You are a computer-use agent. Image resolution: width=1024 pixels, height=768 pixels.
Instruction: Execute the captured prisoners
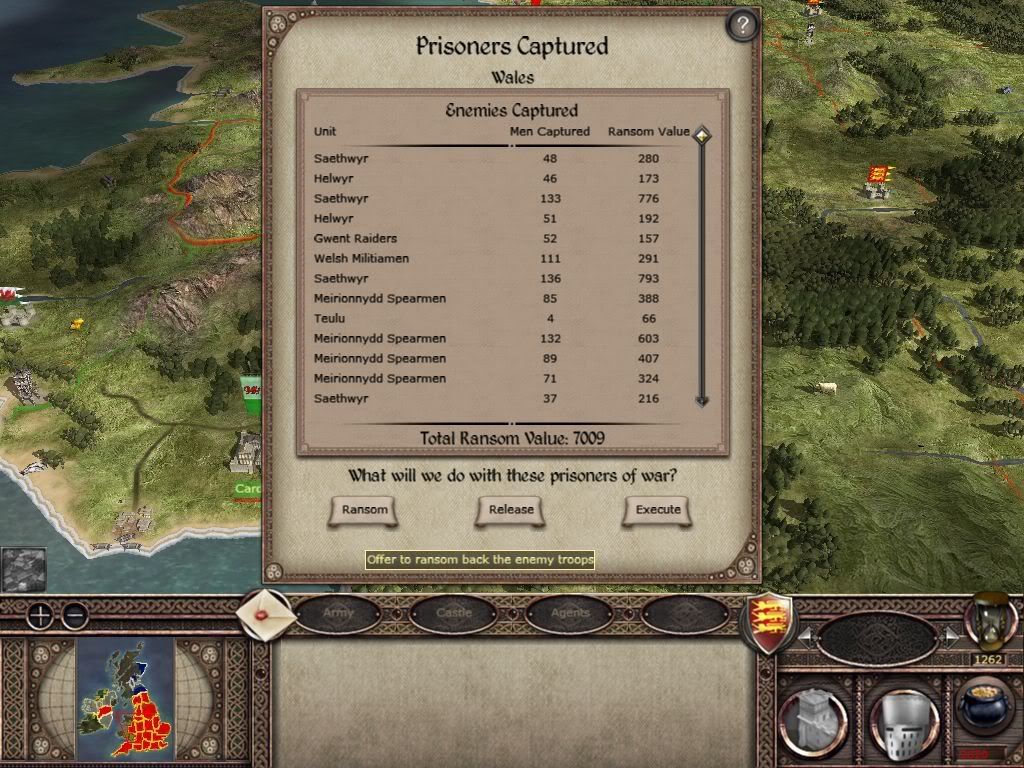[x=658, y=510]
